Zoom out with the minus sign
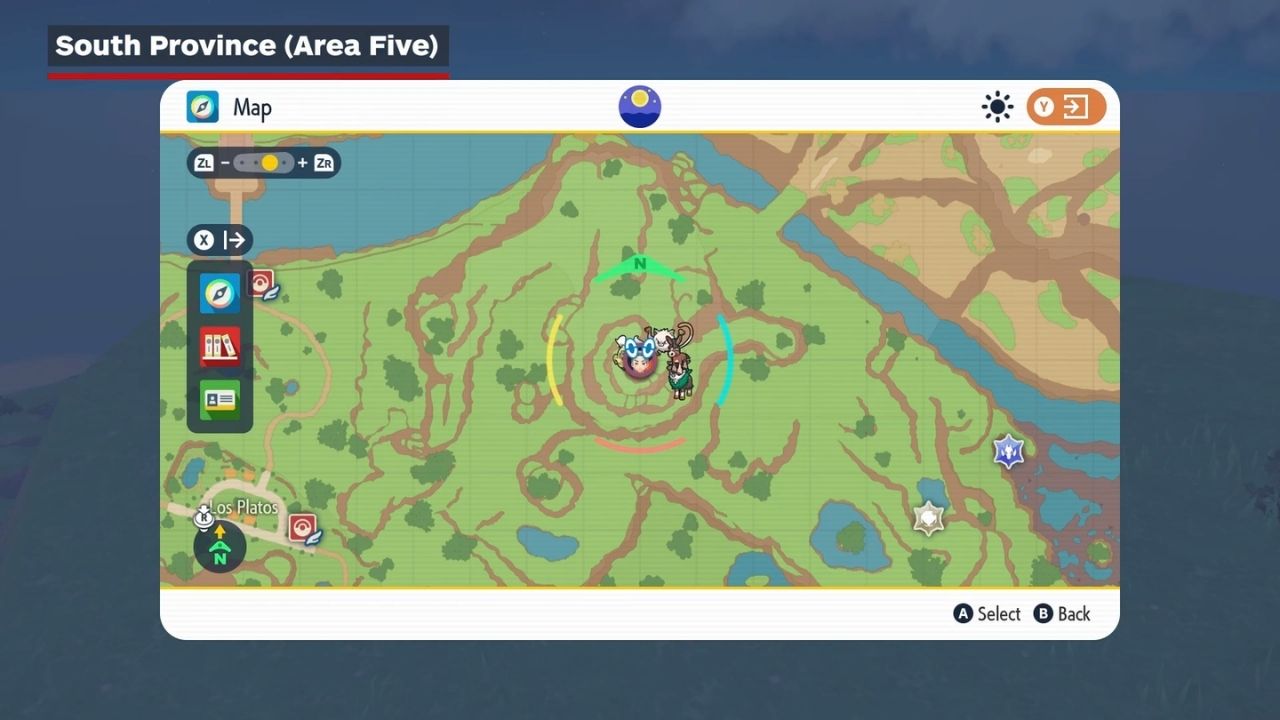The height and width of the screenshot is (720, 1280). tap(226, 162)
